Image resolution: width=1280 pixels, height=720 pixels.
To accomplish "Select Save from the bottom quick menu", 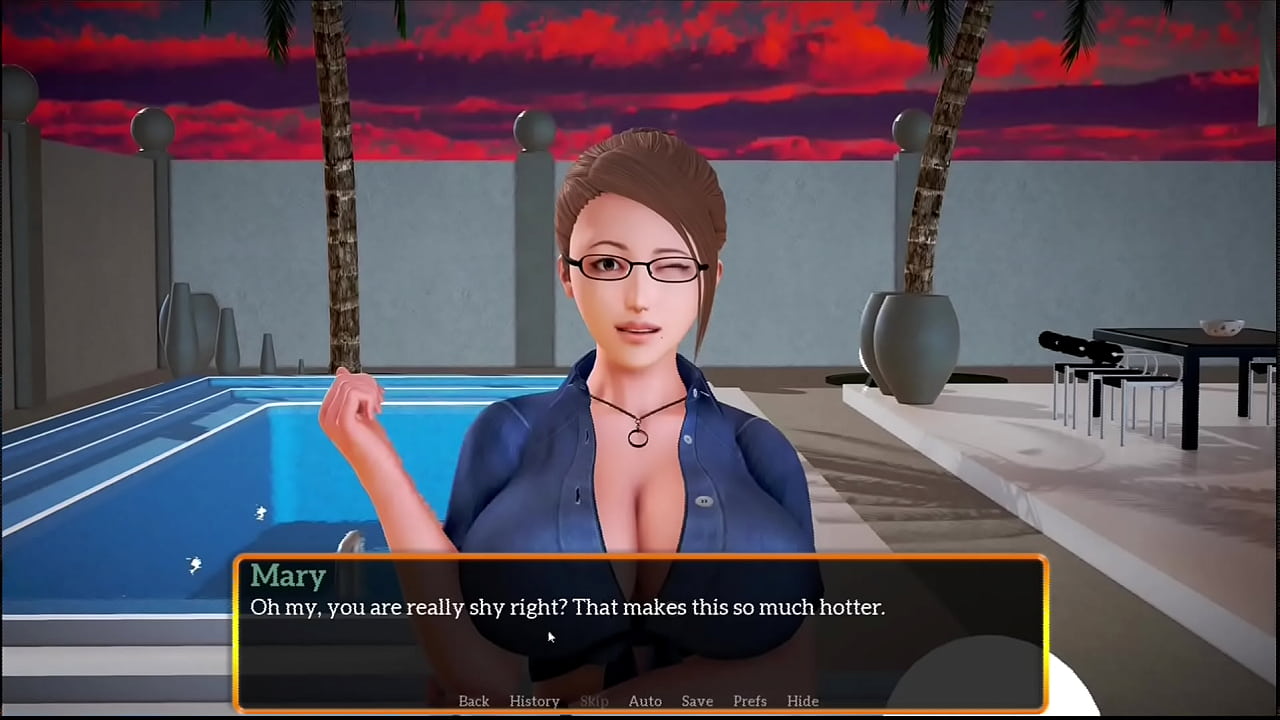I will coord(697,701).
